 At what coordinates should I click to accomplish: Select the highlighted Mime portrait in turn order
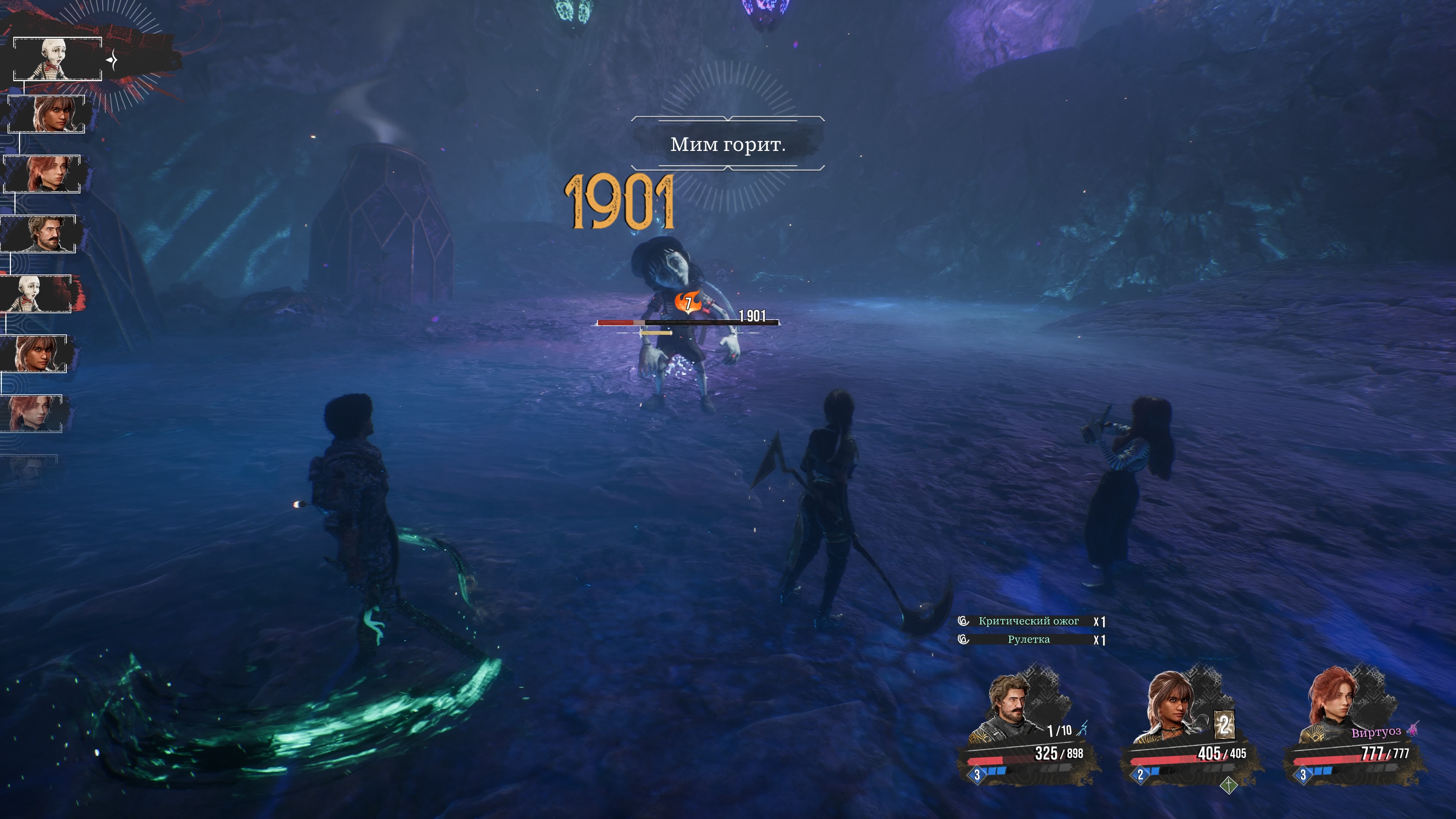coord(57,59)
